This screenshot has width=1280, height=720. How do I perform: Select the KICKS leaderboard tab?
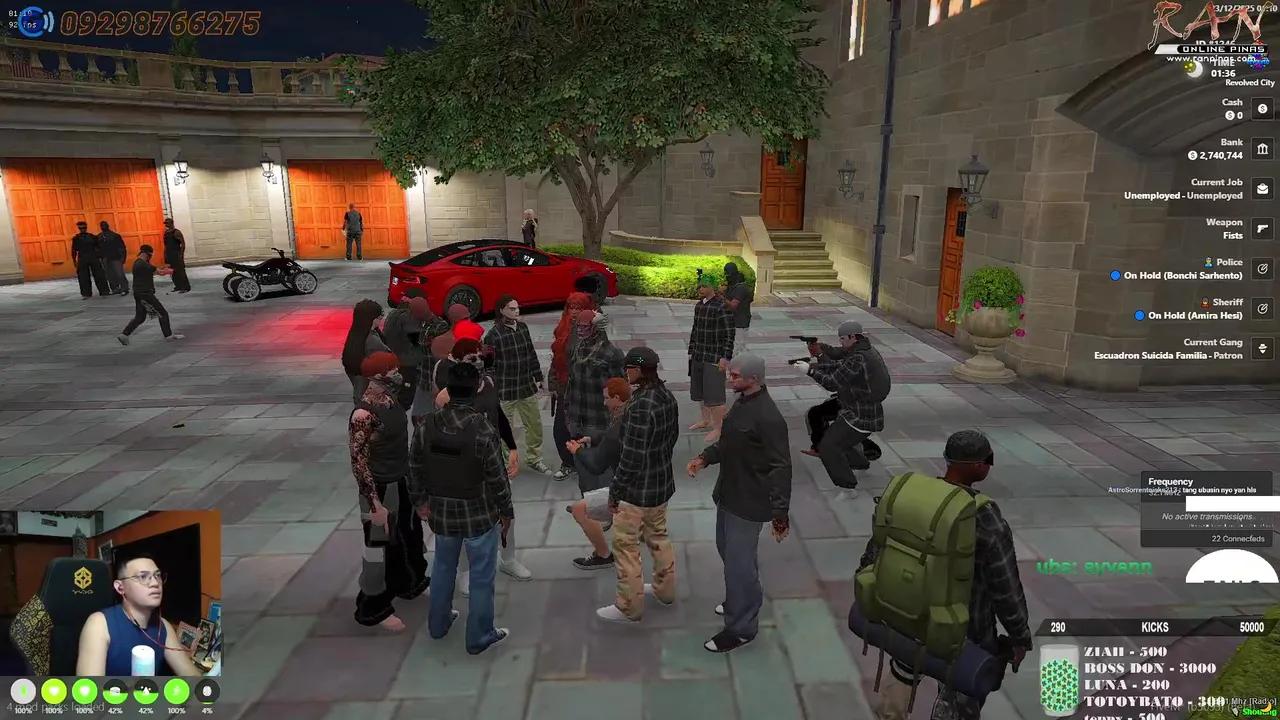[x=1155, y=627]
